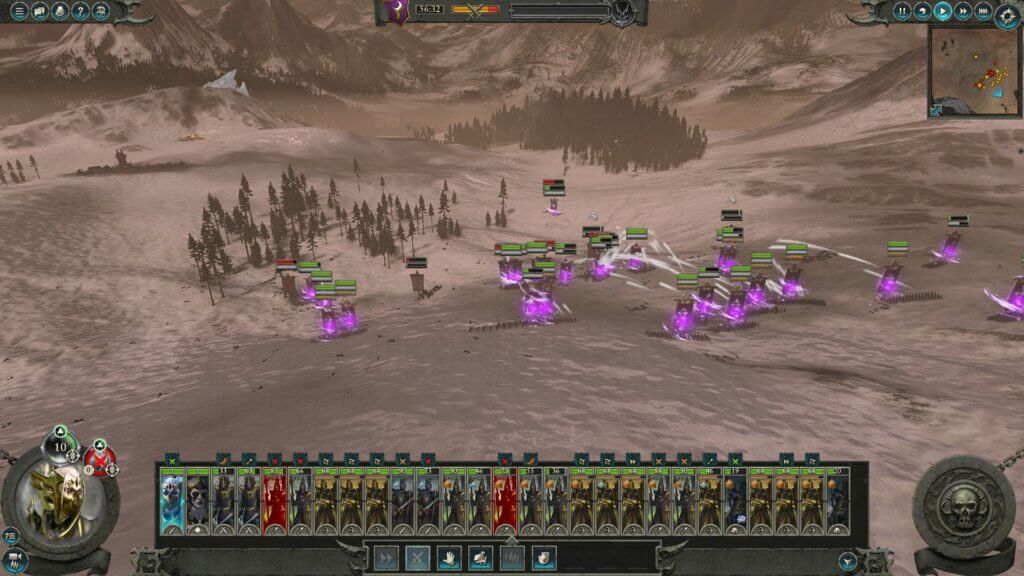Click the question mark help icon
Viewport: 1024px width, 576px height.
[x=81, y=12]
